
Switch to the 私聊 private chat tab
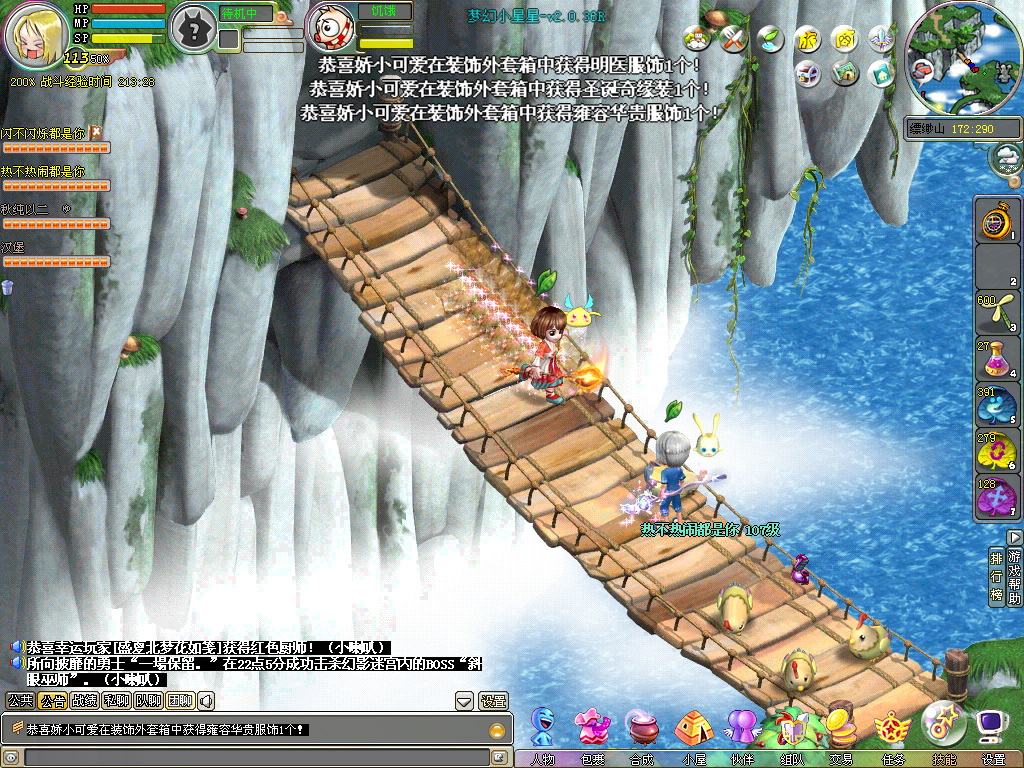tap(116, 701)
